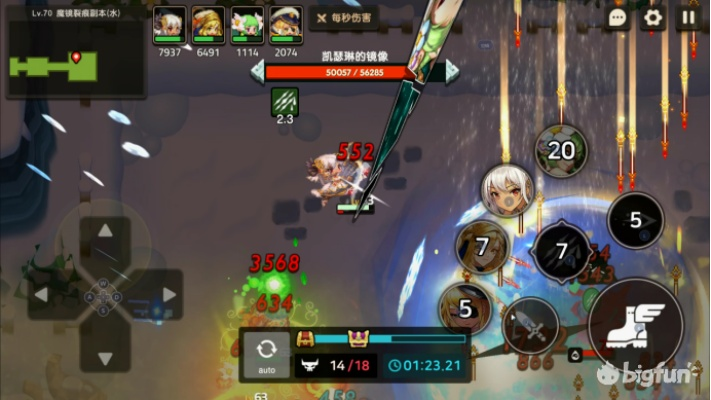Use the sword basic attack button
This screenshot has height=400, width=711.
[530, 325]
